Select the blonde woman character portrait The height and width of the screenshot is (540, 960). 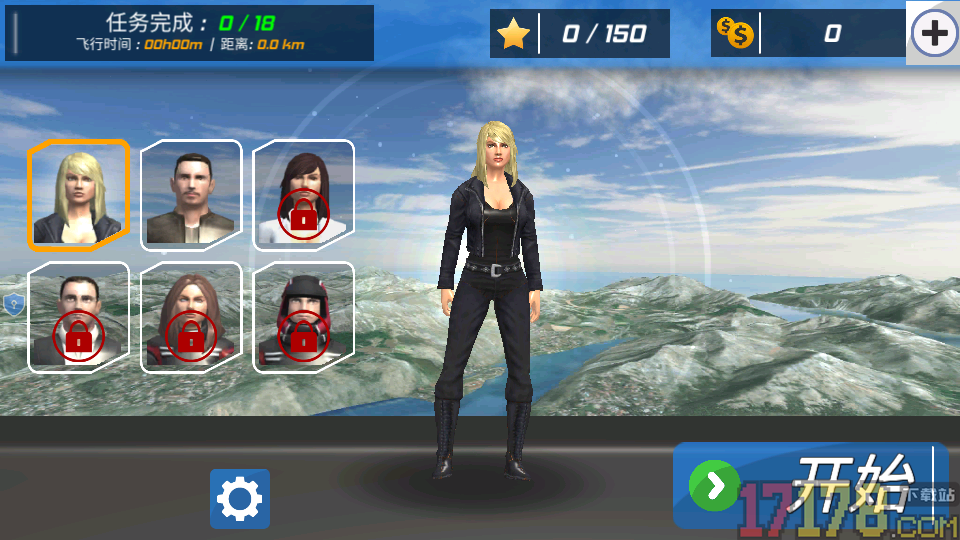[78, 194]
